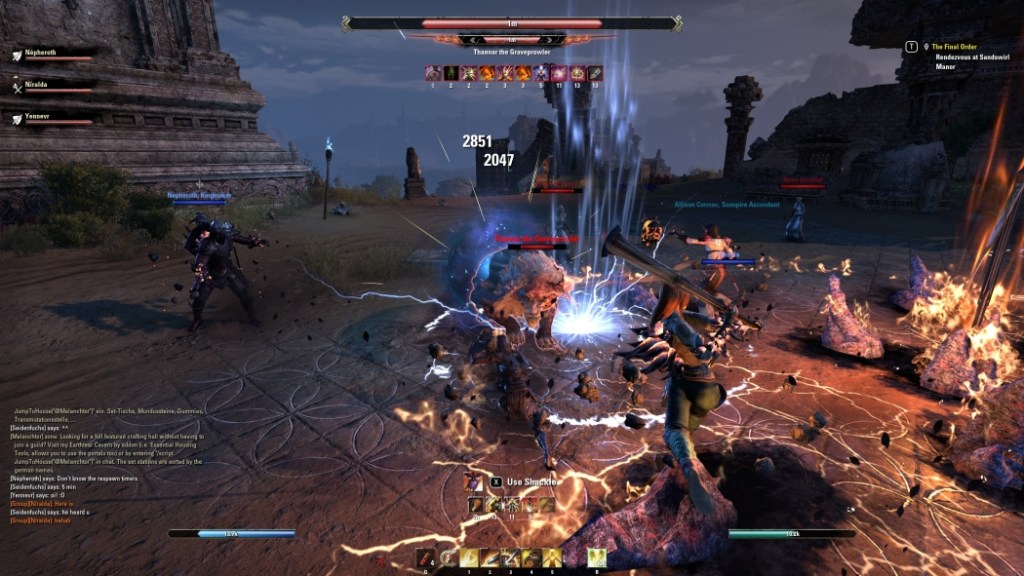Viewport: 1024px width, 576px height.
Task: Inspect the last debuff icon under the boss bar
Action: (595, 73)
